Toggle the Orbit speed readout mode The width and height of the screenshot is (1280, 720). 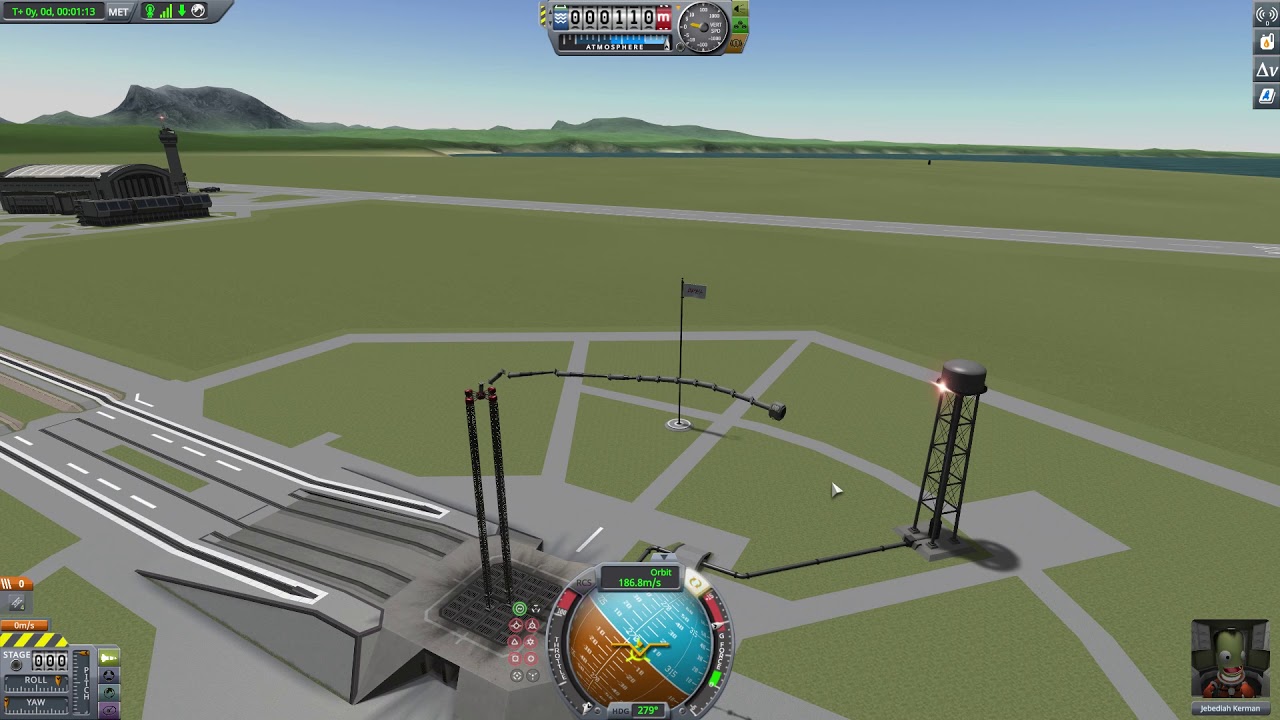click(x=640, y=578)
